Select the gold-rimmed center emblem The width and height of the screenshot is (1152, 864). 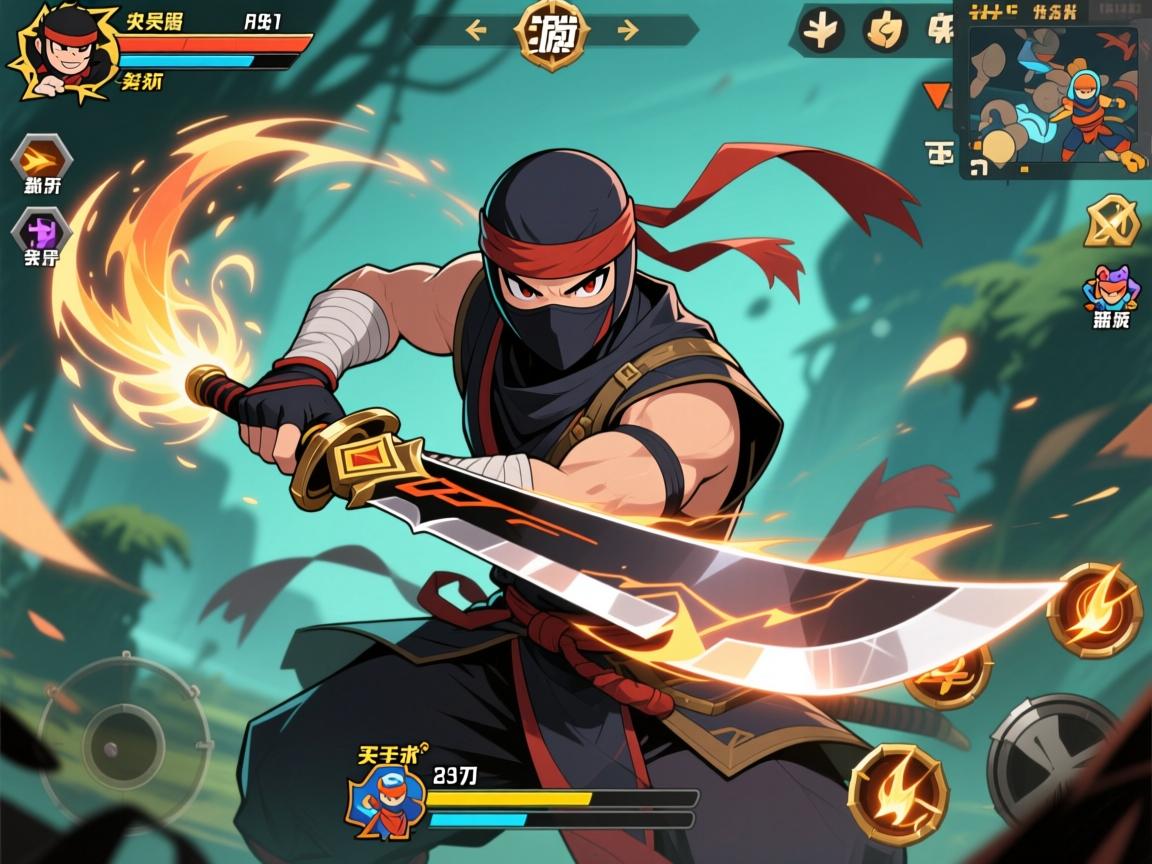551,34
